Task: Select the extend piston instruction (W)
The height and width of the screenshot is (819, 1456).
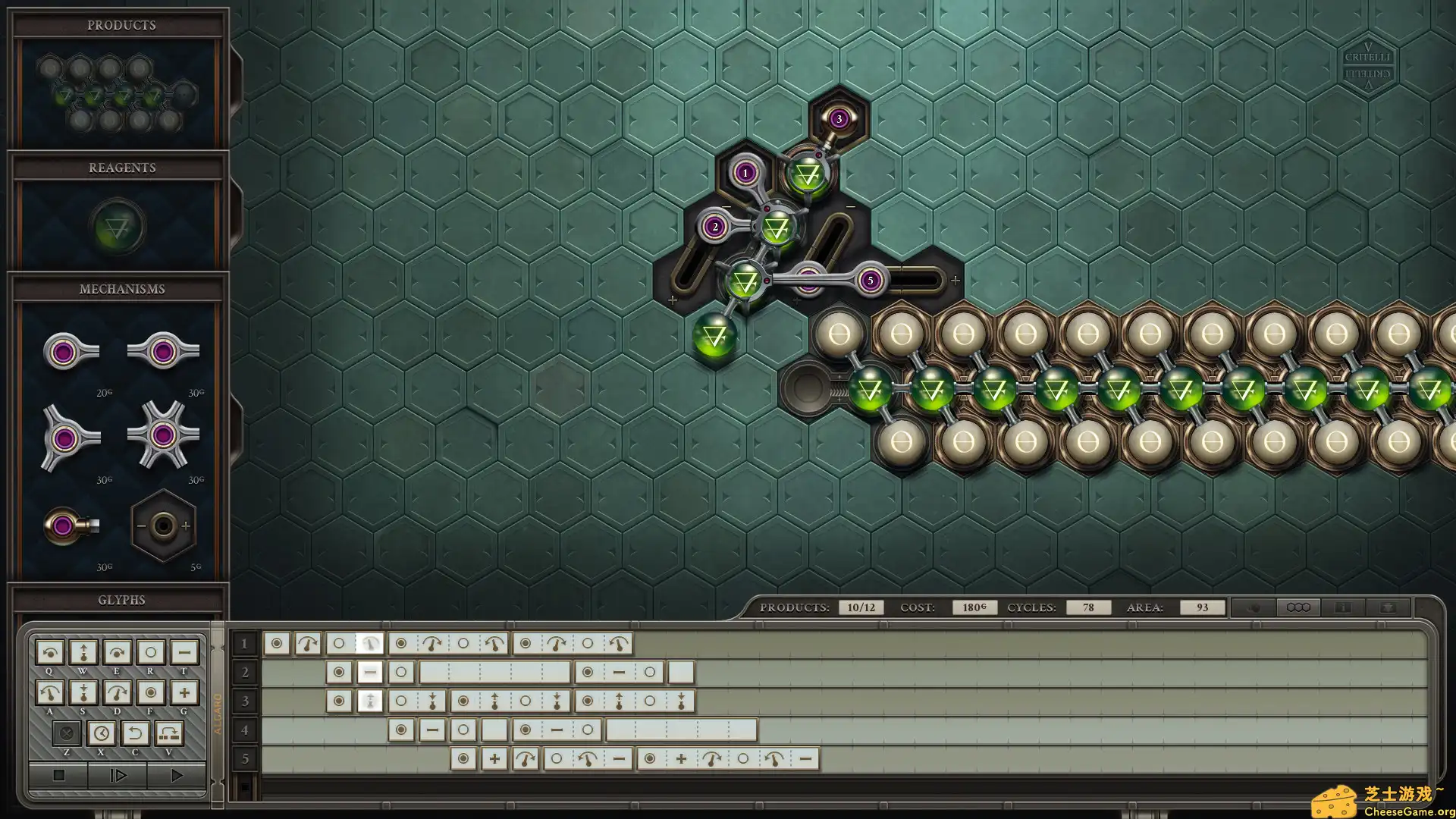Action: pyautogui.click(x=83, y=652)
